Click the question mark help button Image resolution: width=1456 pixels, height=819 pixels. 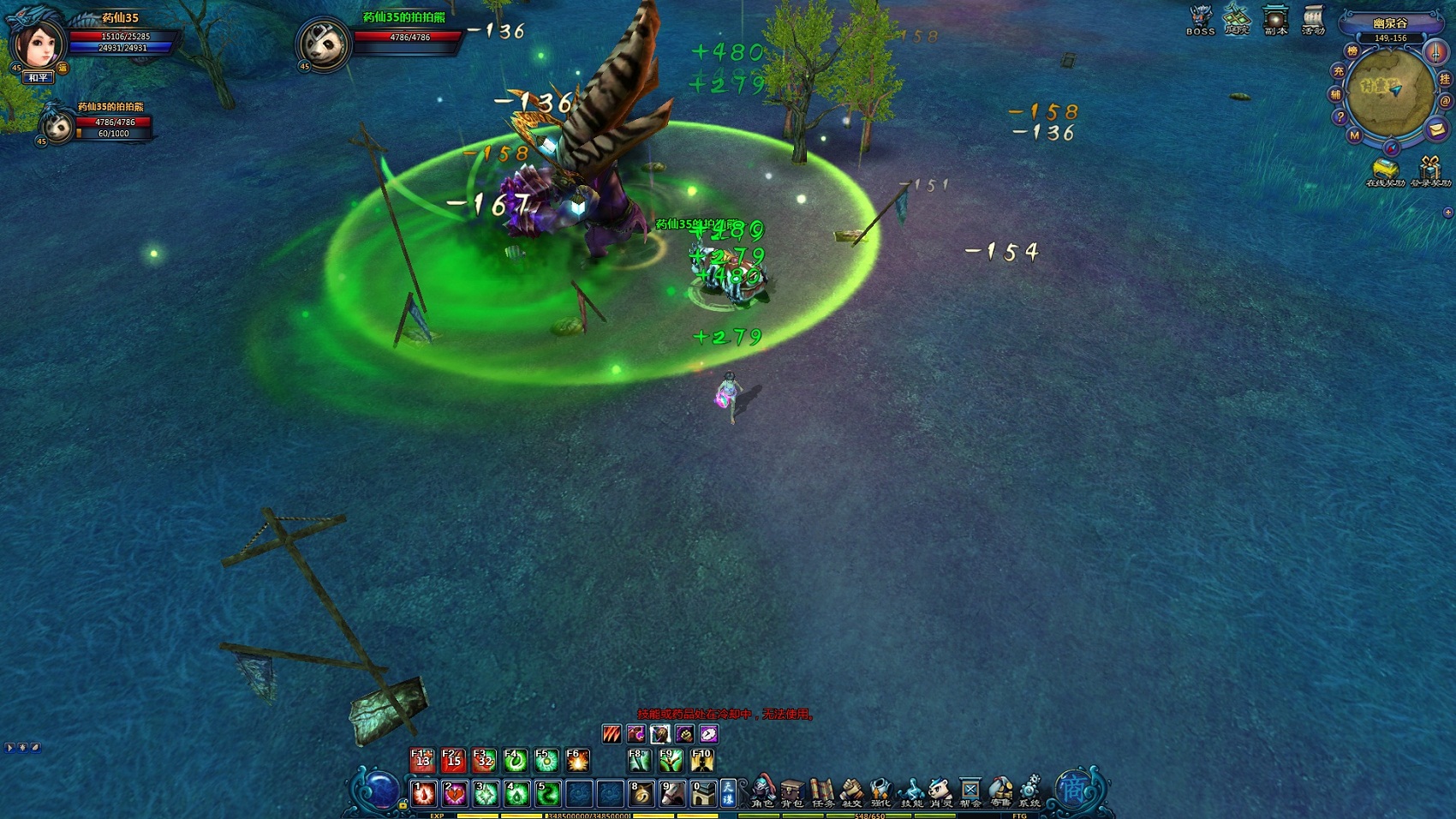point(1340,117)
